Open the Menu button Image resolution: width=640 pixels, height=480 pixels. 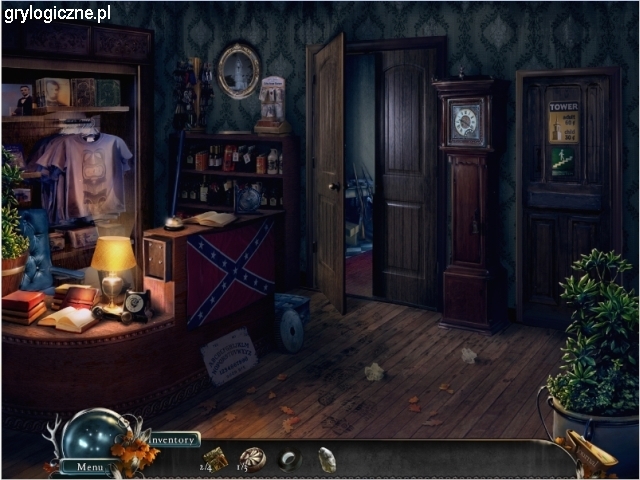[x=88, y=466]
